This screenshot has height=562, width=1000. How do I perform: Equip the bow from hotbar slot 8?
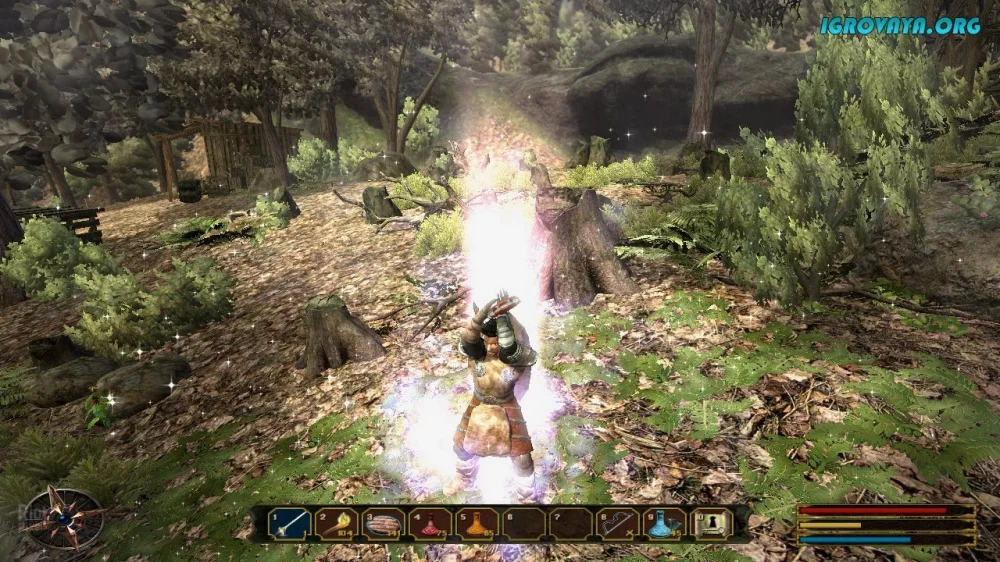(x=619, y=523)
